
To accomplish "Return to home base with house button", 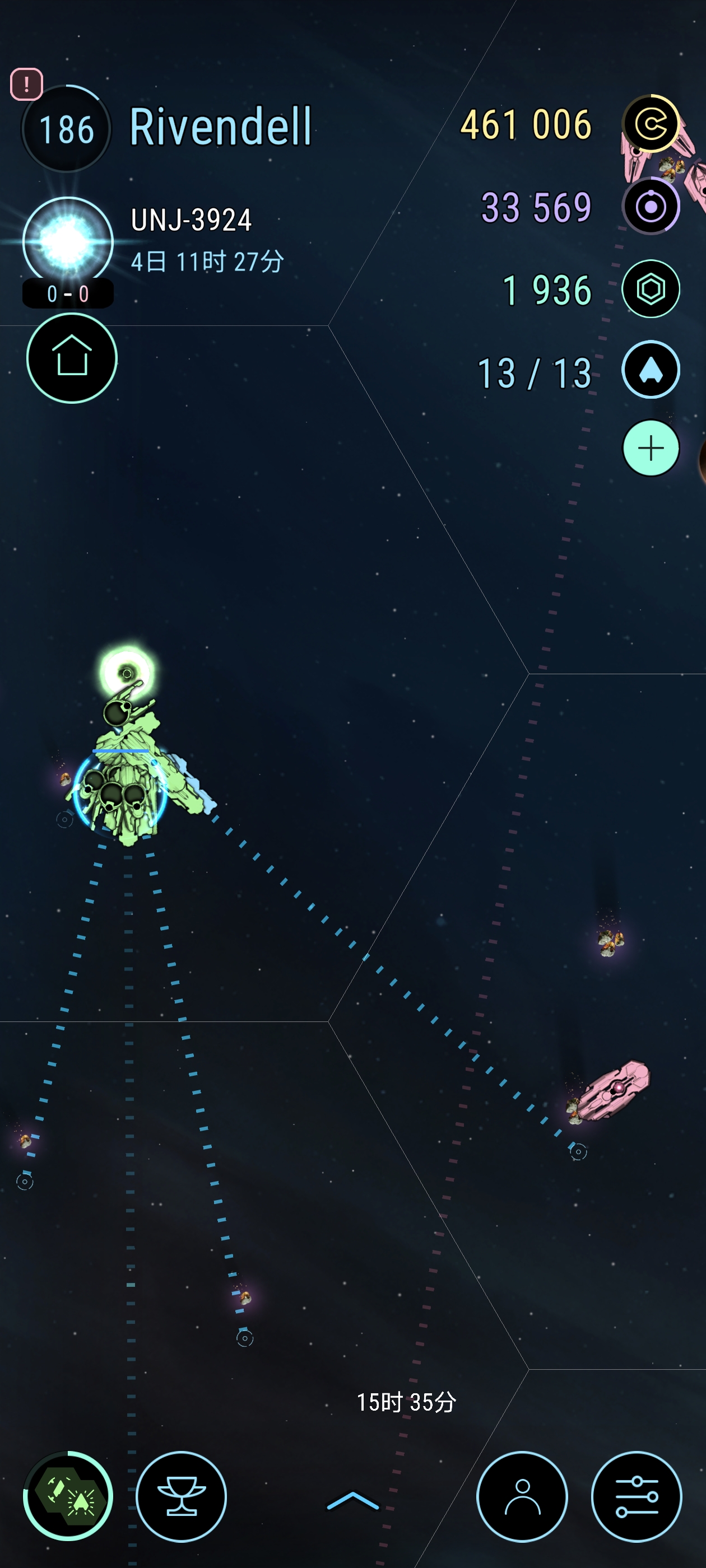I will click(x=72, y=358).
